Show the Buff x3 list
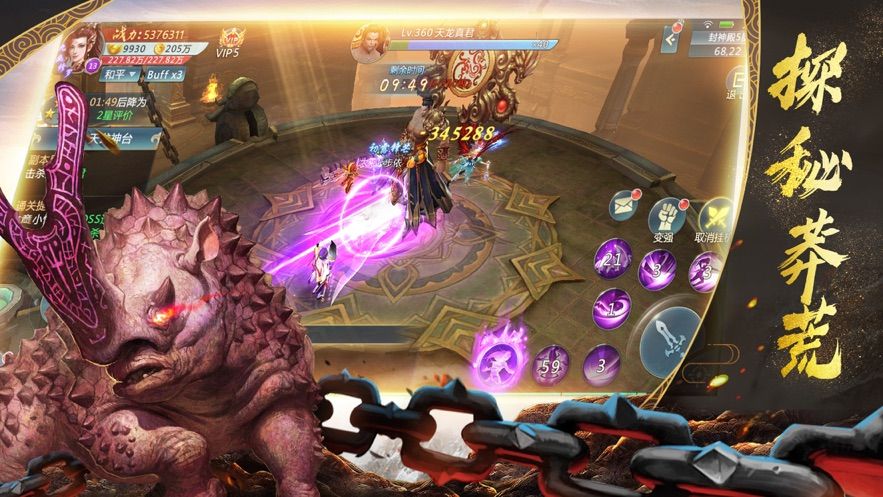The height and width of the screenshot is (497, 883). click(165, 75)
